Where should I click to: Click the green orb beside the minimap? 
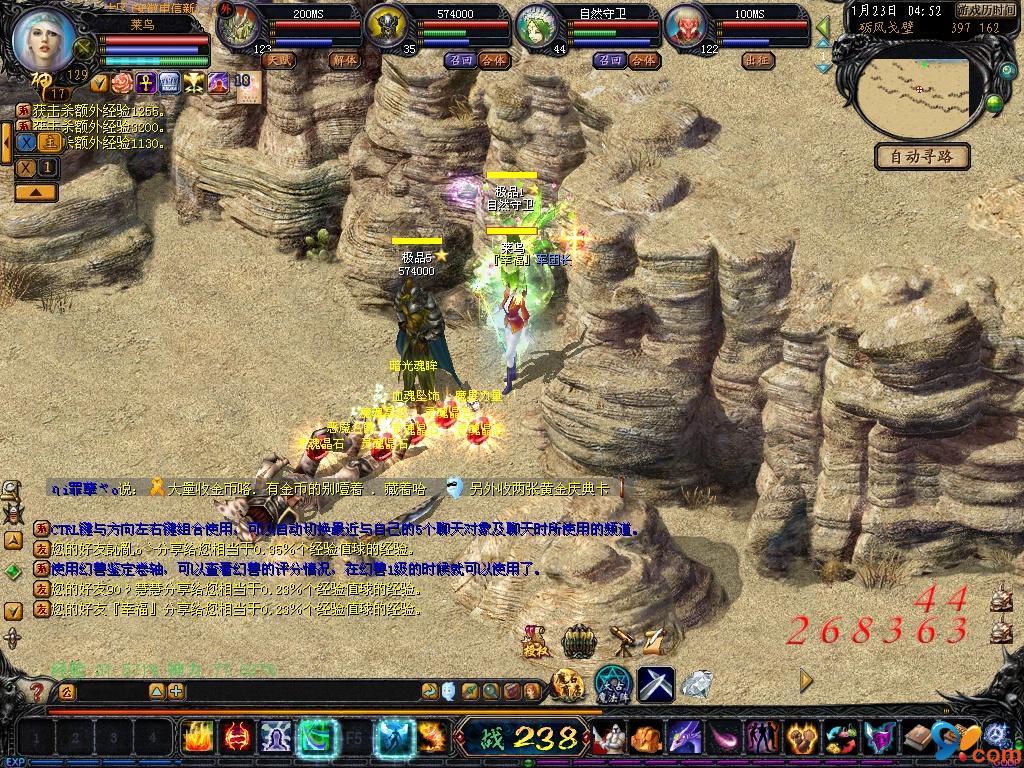point(995,102)
